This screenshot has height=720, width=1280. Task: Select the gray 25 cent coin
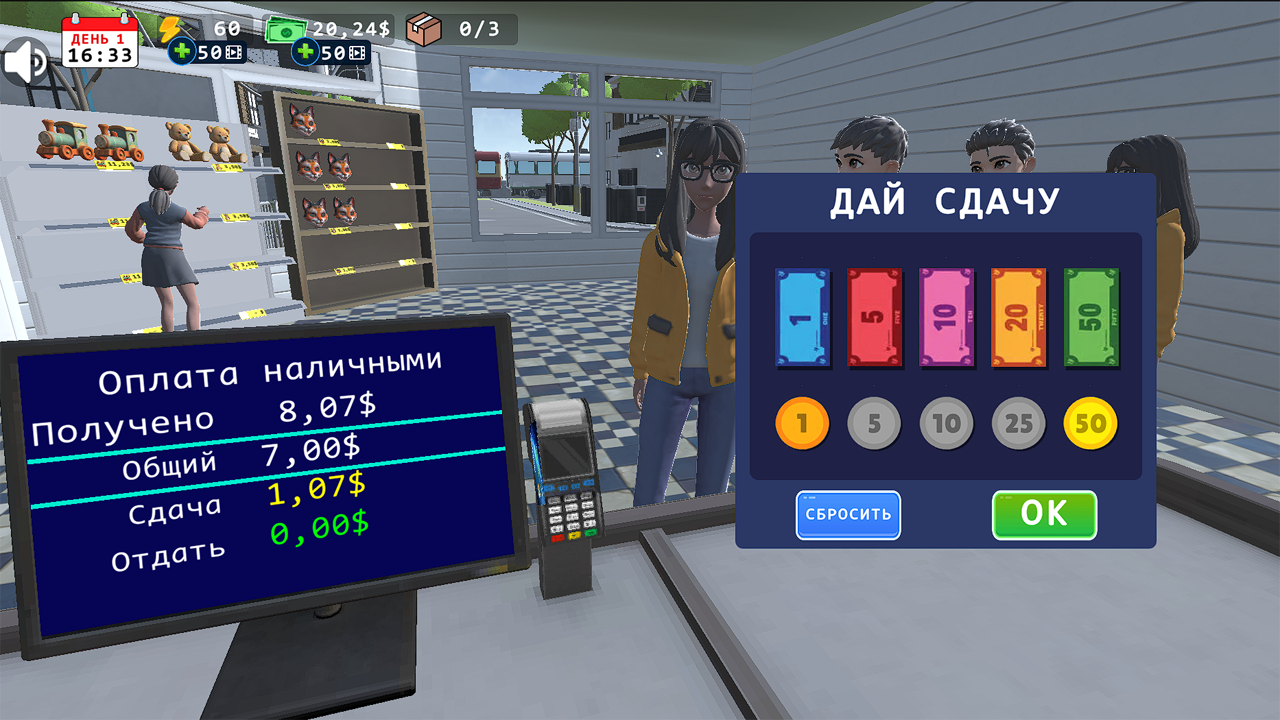pos(1017,422)
